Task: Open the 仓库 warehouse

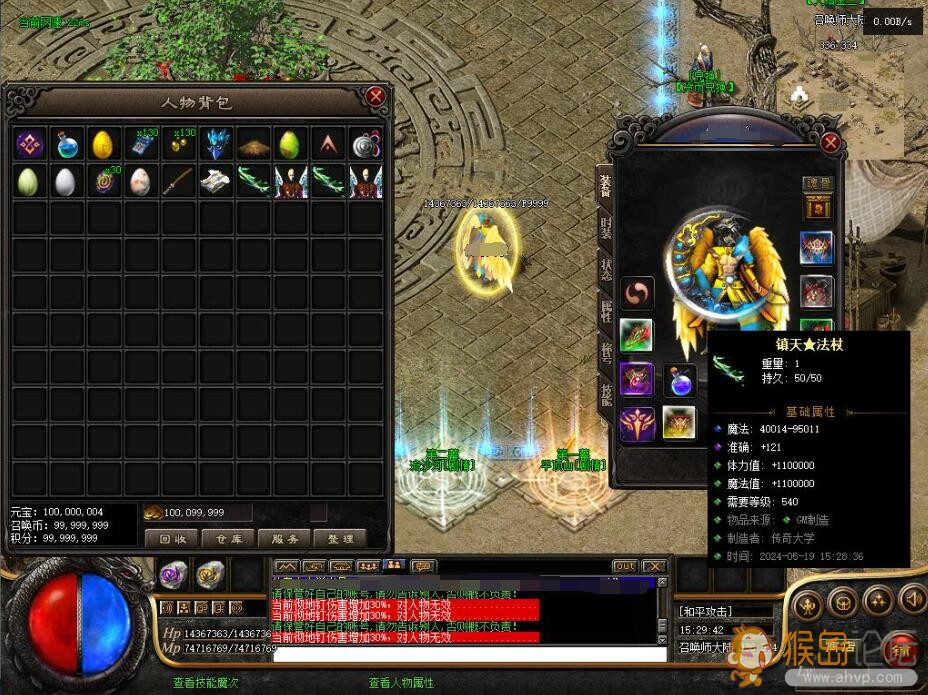Action: [229, 538]
